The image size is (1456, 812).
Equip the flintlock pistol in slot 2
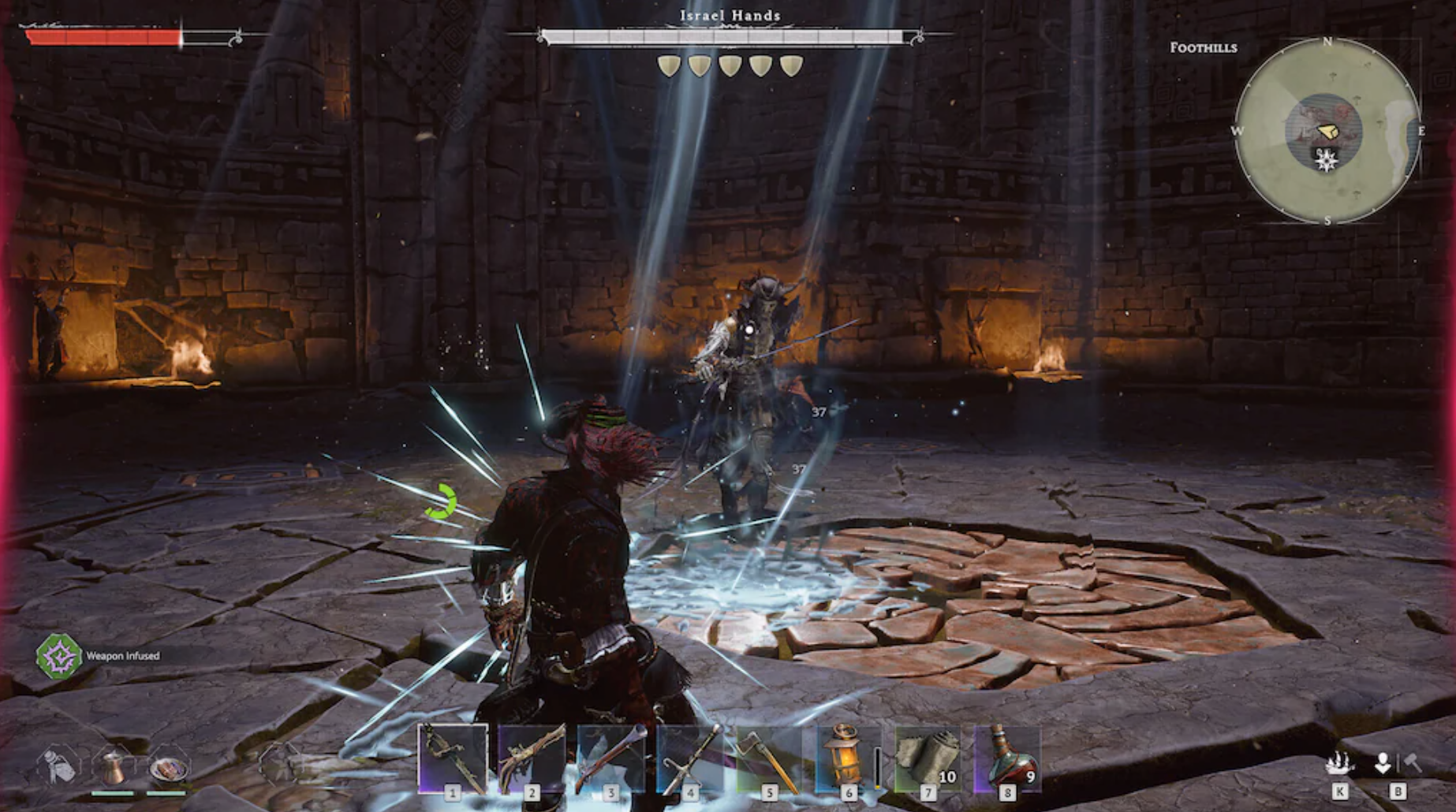point(532,758)
